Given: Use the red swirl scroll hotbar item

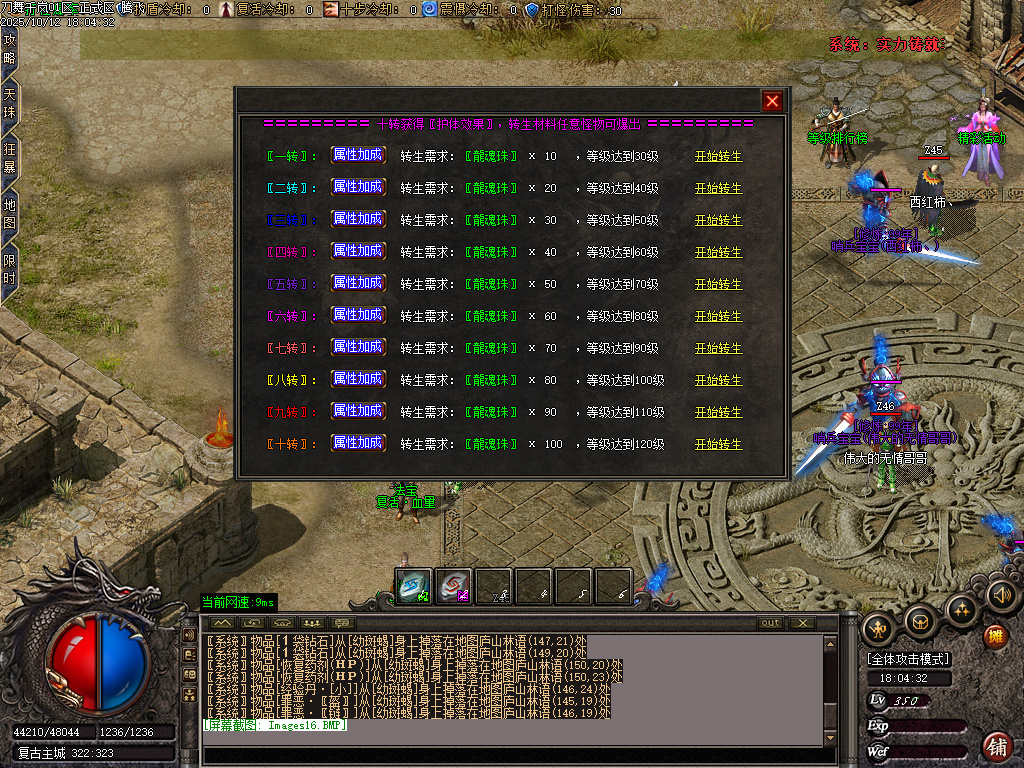Looking at the screenshot, I should tap(453, 586).
